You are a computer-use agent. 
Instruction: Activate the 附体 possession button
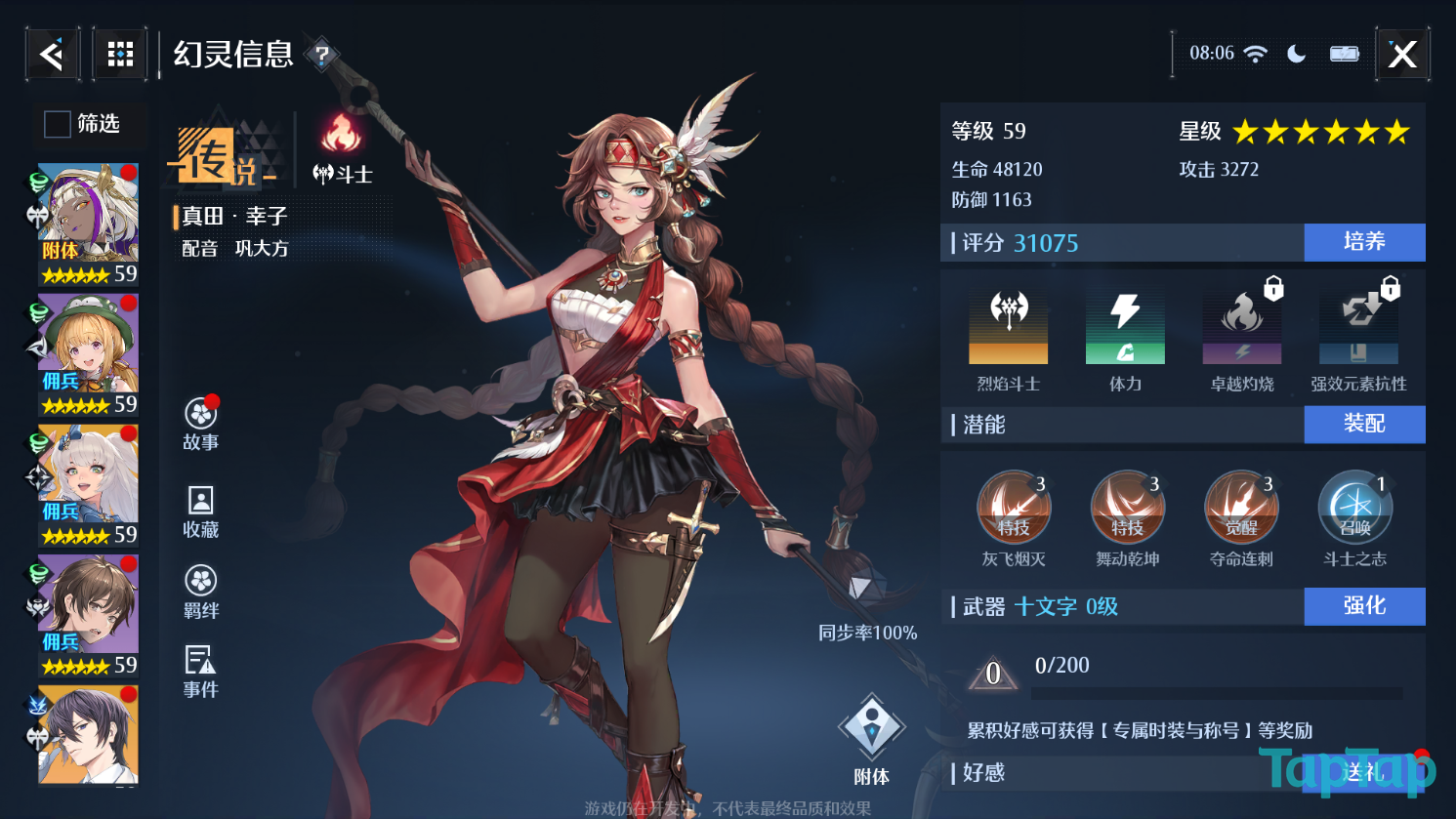click(x=871, y=739)
